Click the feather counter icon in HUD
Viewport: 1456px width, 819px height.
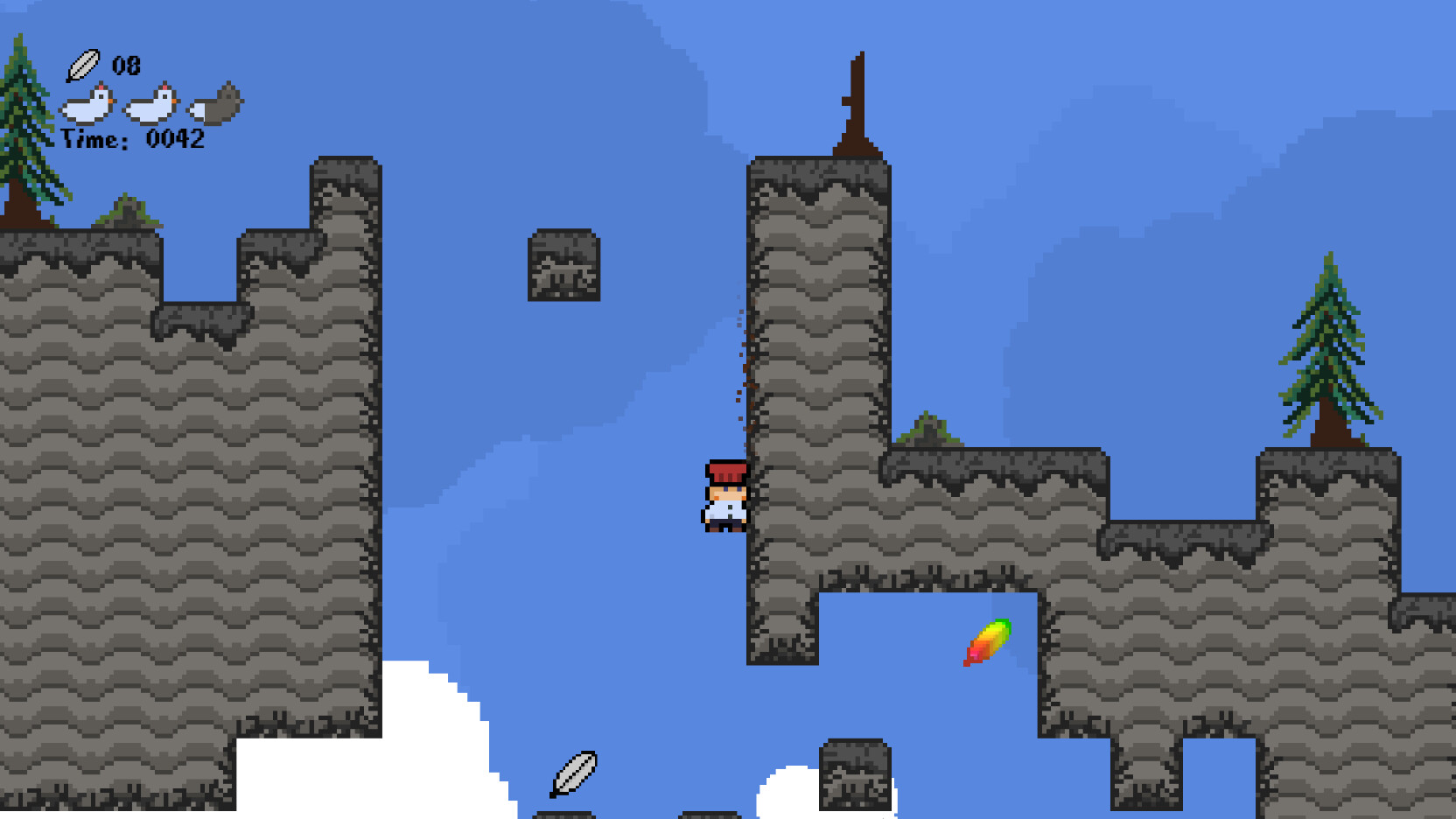pyautogui.click(x=83, y=64)
